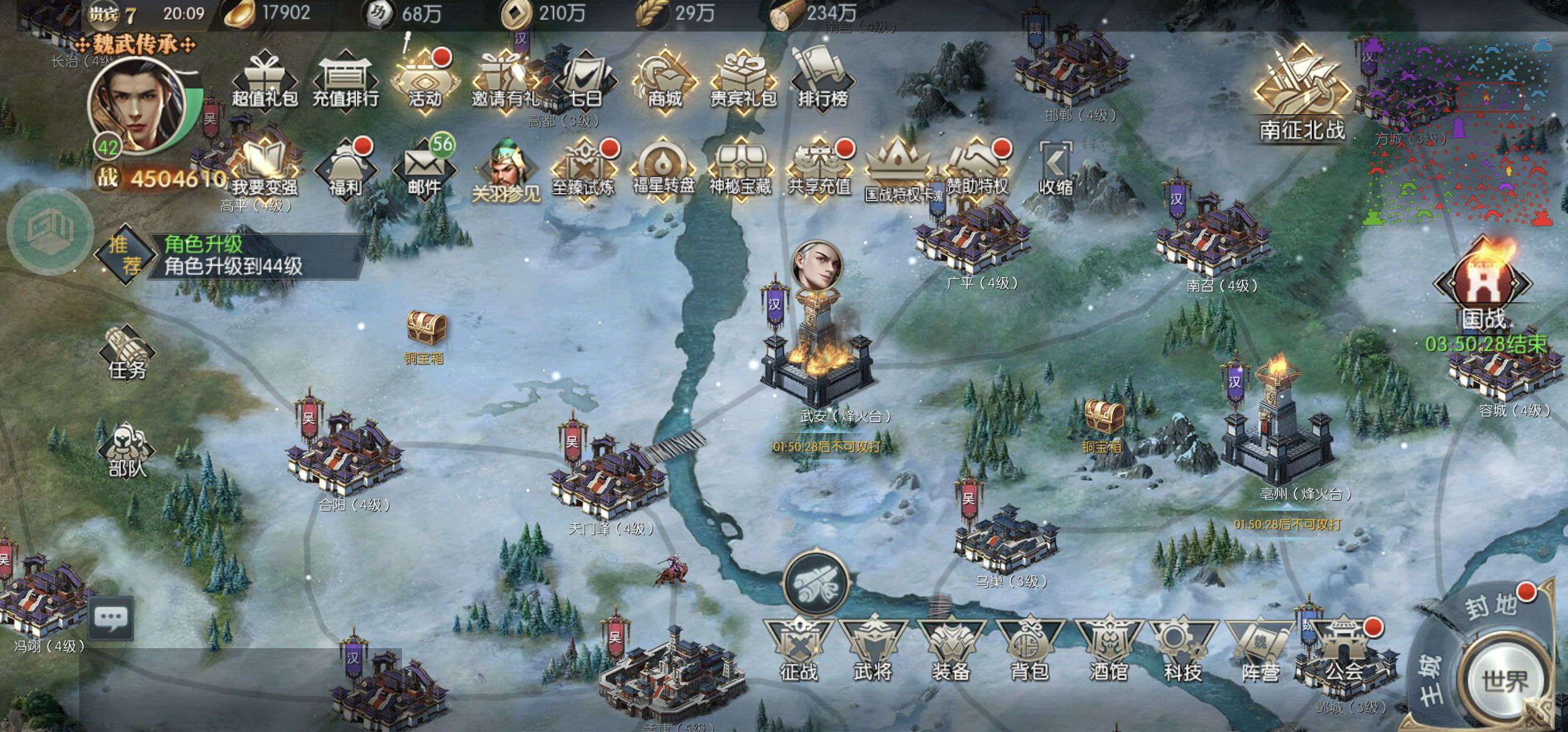1568x732 pixels.
Task: Open the 部队 troops panel
Action: coord(127,451)
